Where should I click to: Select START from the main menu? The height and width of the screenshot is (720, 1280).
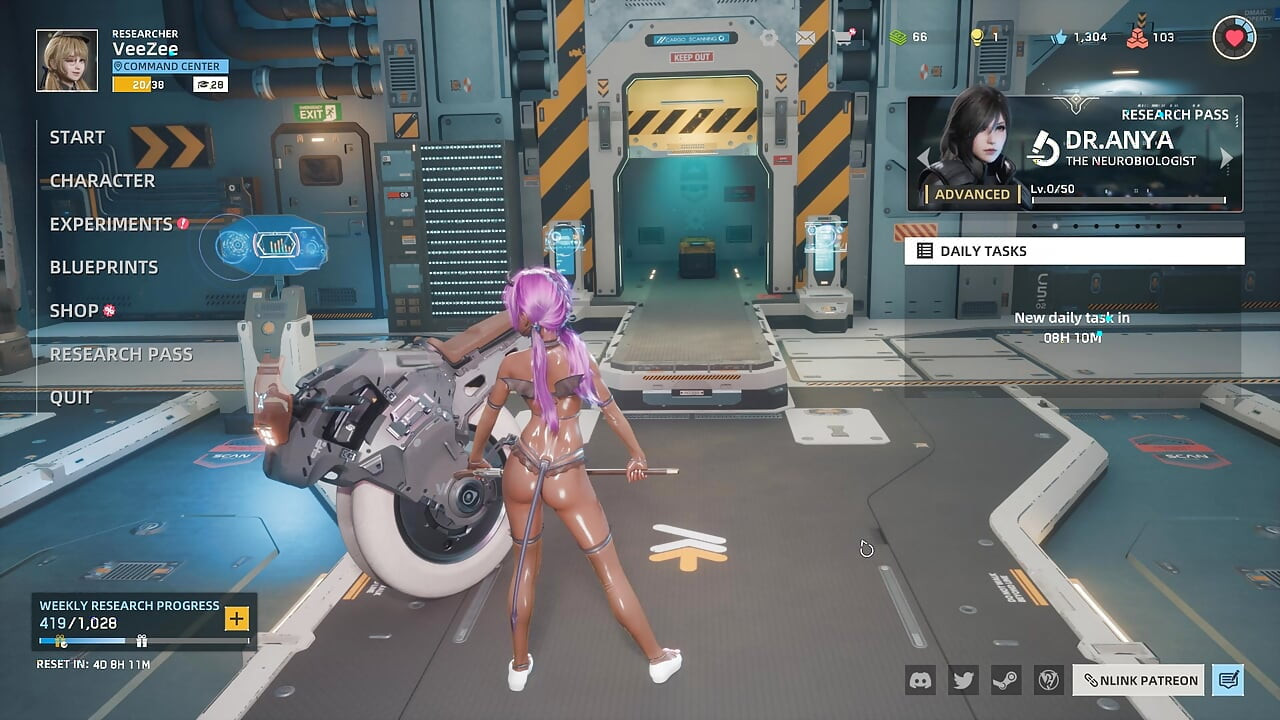78,138
